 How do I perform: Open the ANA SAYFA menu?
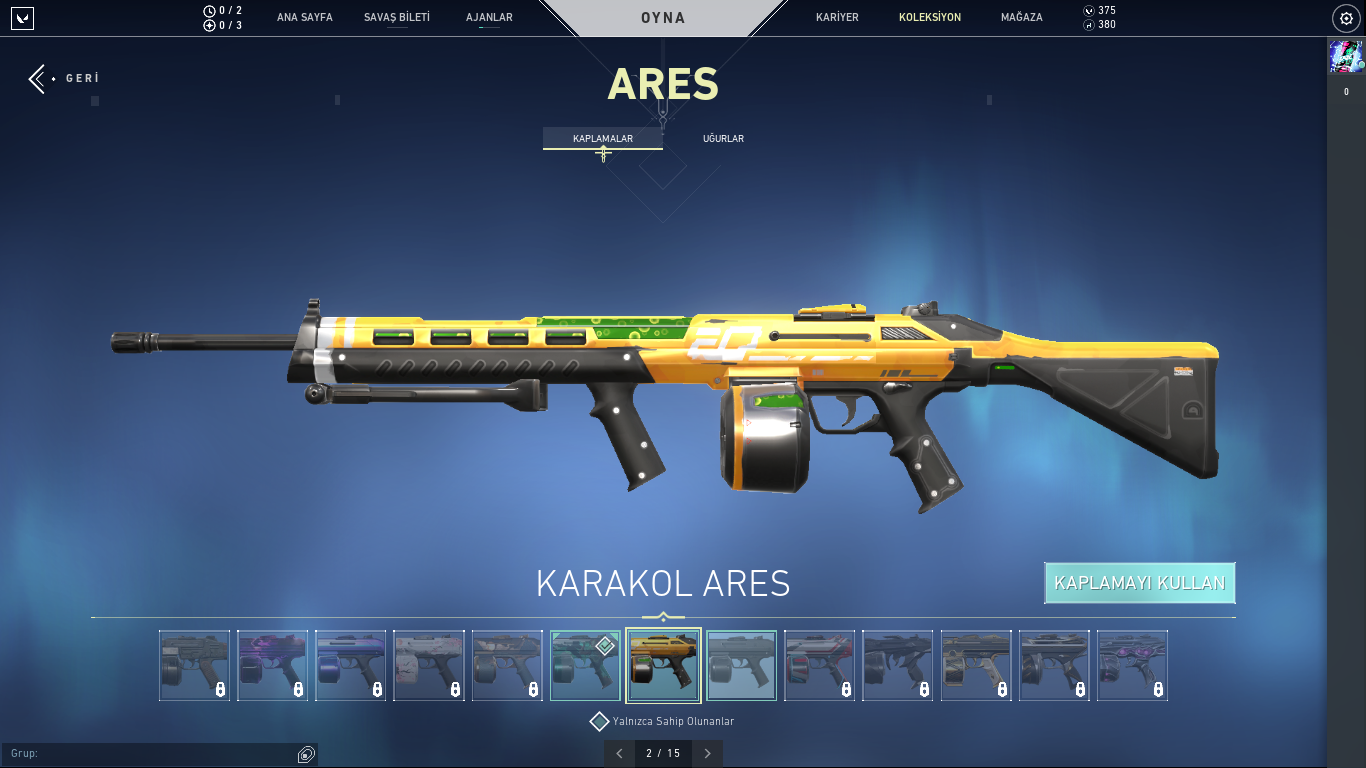point(304,18)
